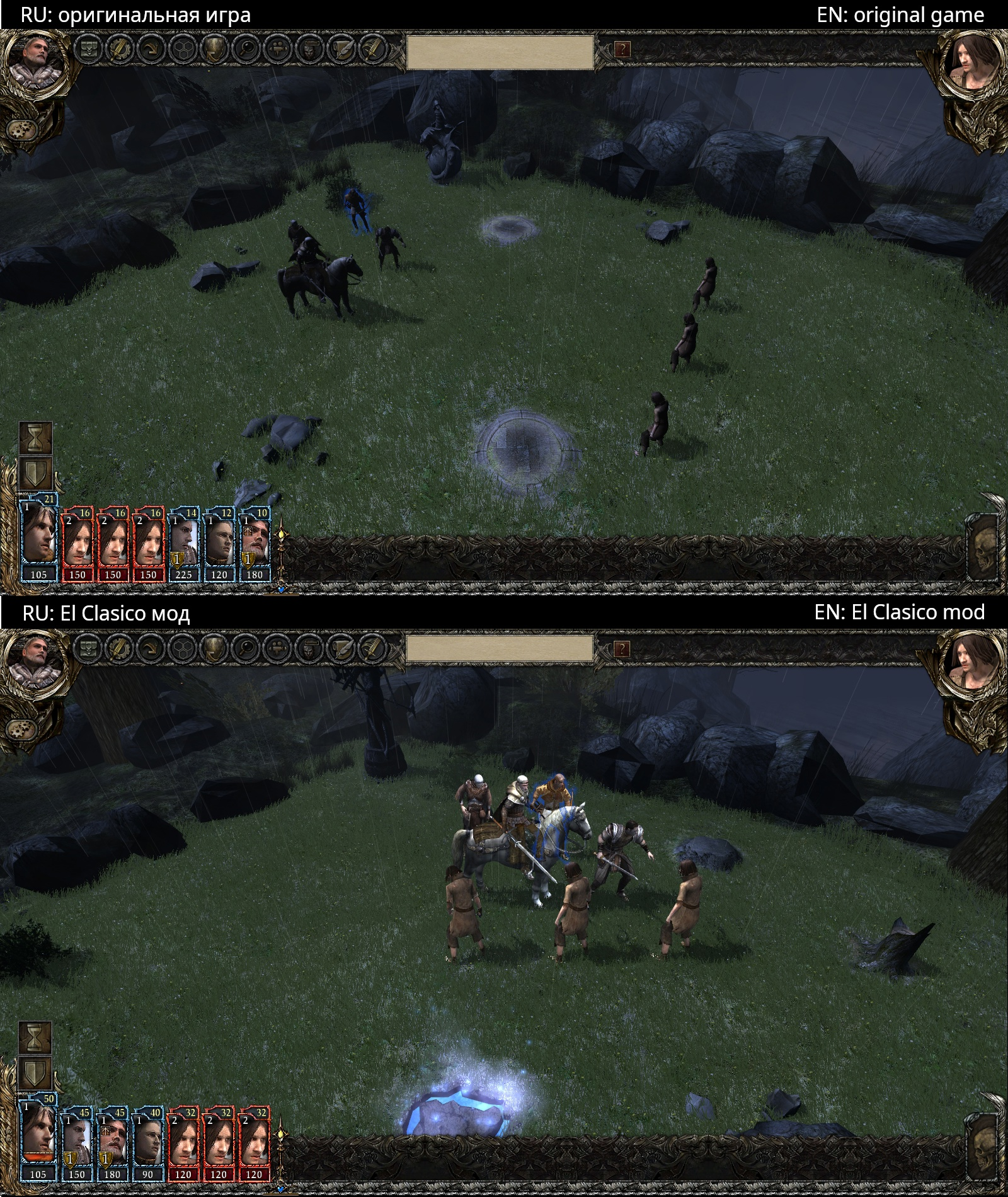Select the turn-order card with 90 health
This screenshot has width=1008, height=1197.
click(x=149, y=1140)
